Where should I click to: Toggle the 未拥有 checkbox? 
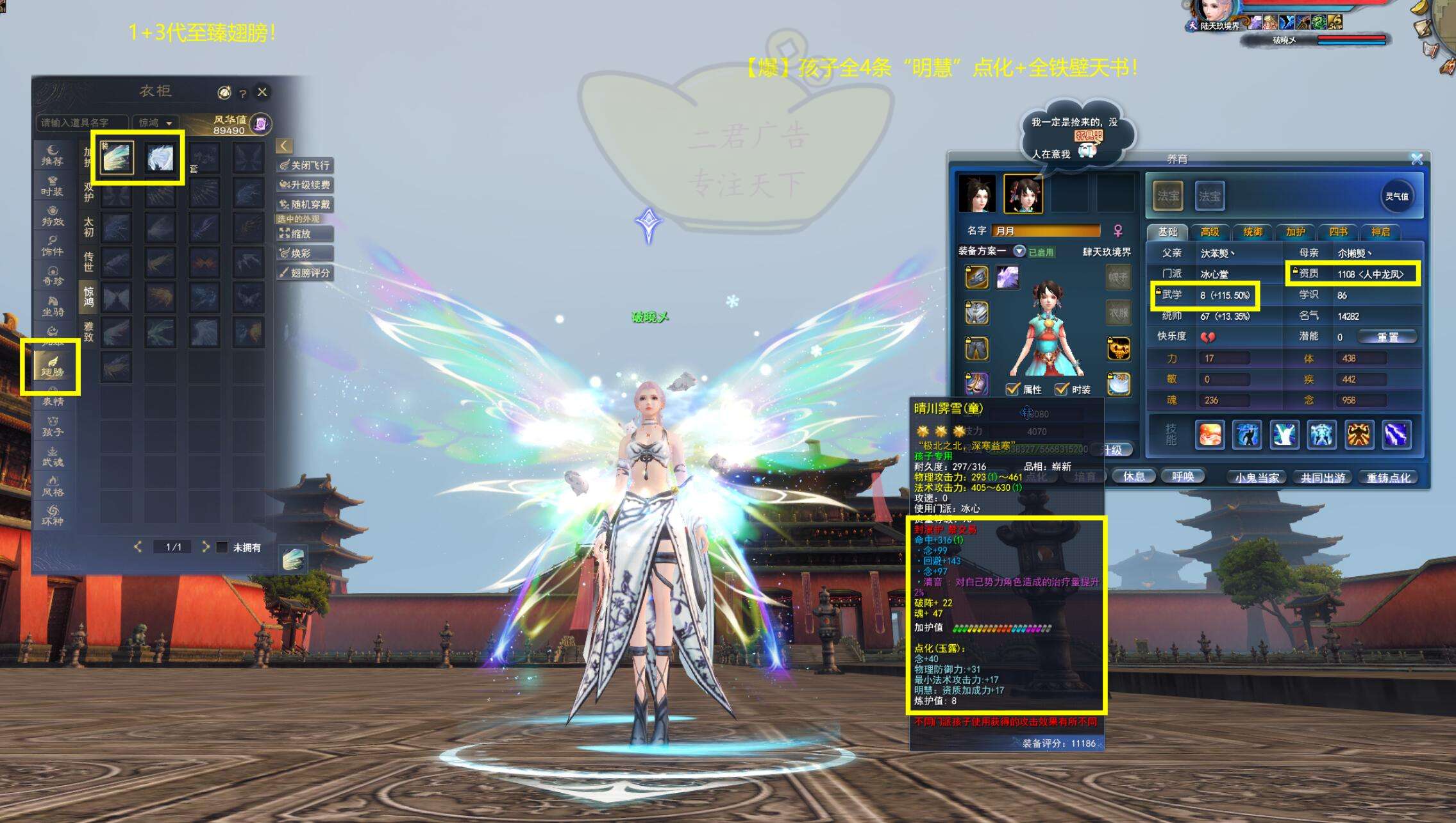(222, 547)
